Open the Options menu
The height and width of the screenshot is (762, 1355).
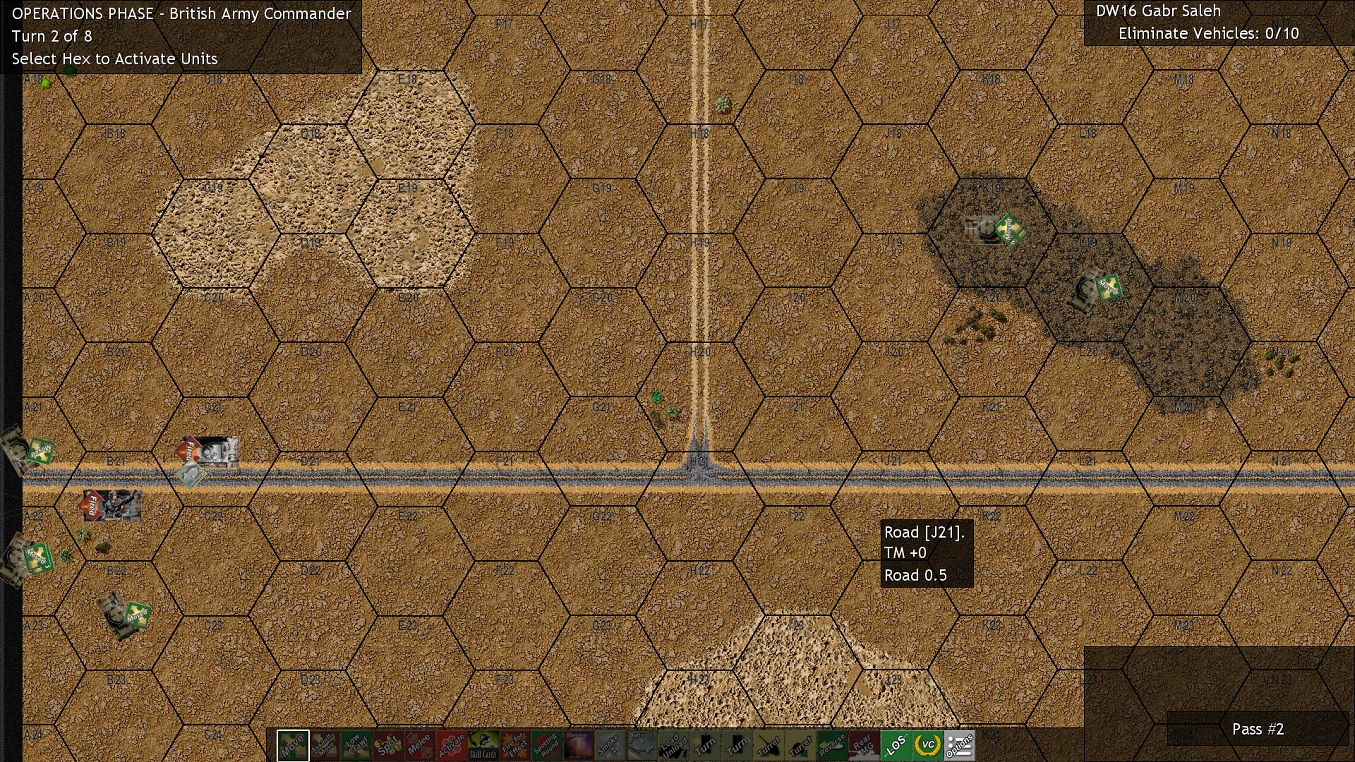click(x=959, y=746)
